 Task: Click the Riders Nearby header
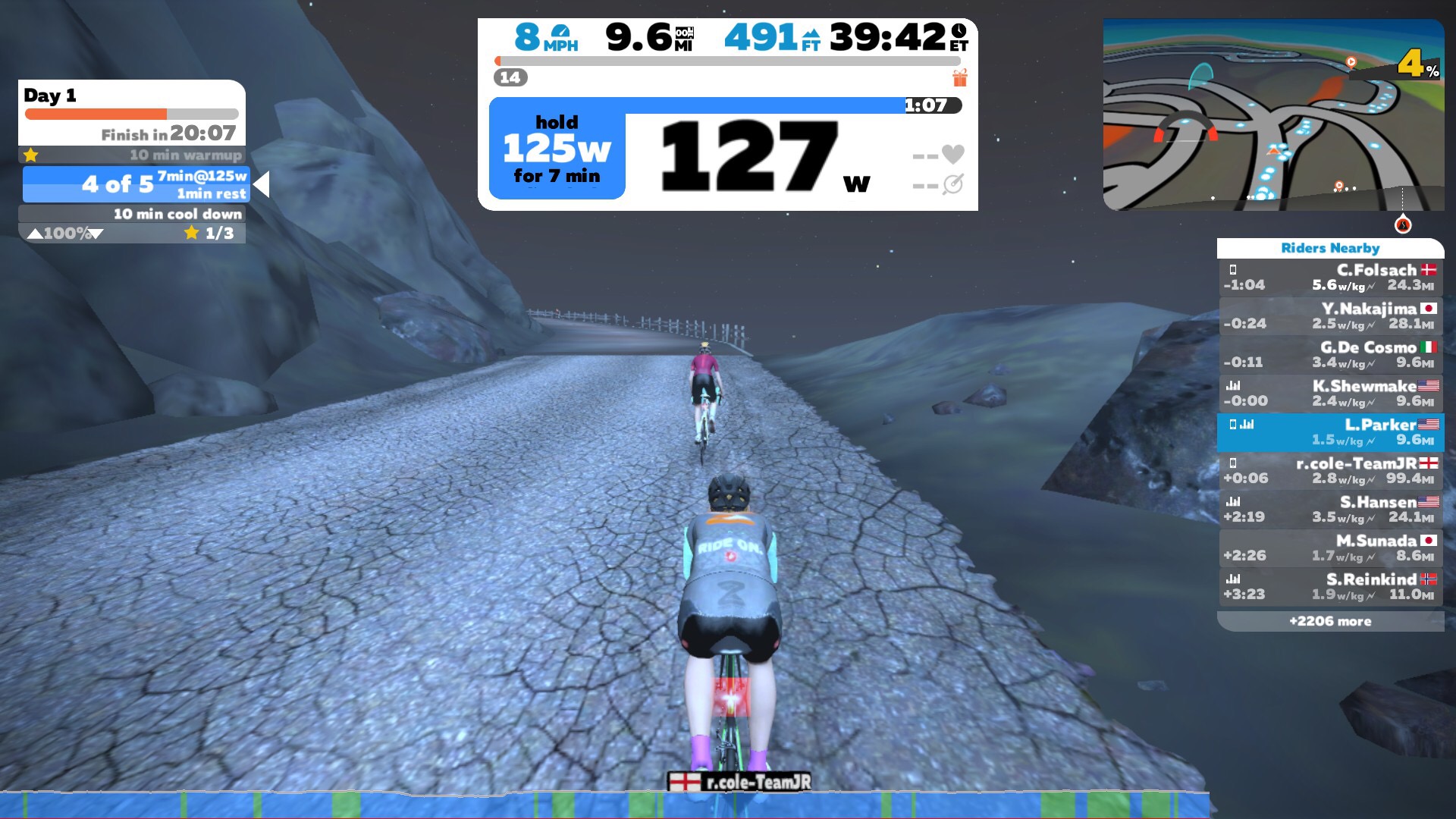coord(1330,248)
